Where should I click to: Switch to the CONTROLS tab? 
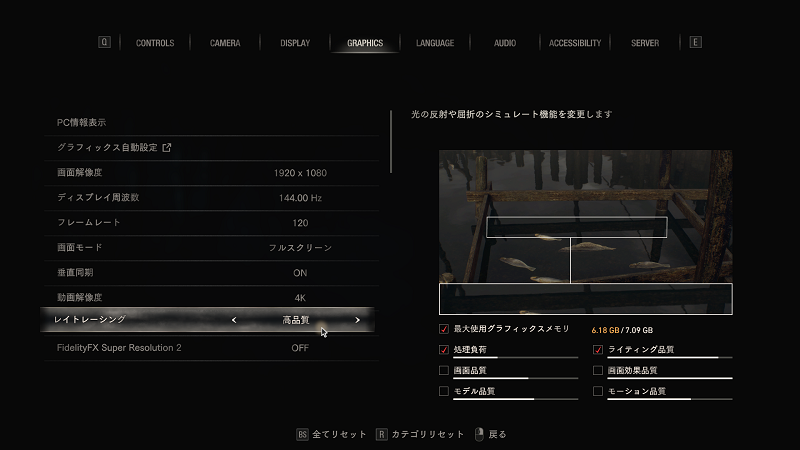(155, 43)
